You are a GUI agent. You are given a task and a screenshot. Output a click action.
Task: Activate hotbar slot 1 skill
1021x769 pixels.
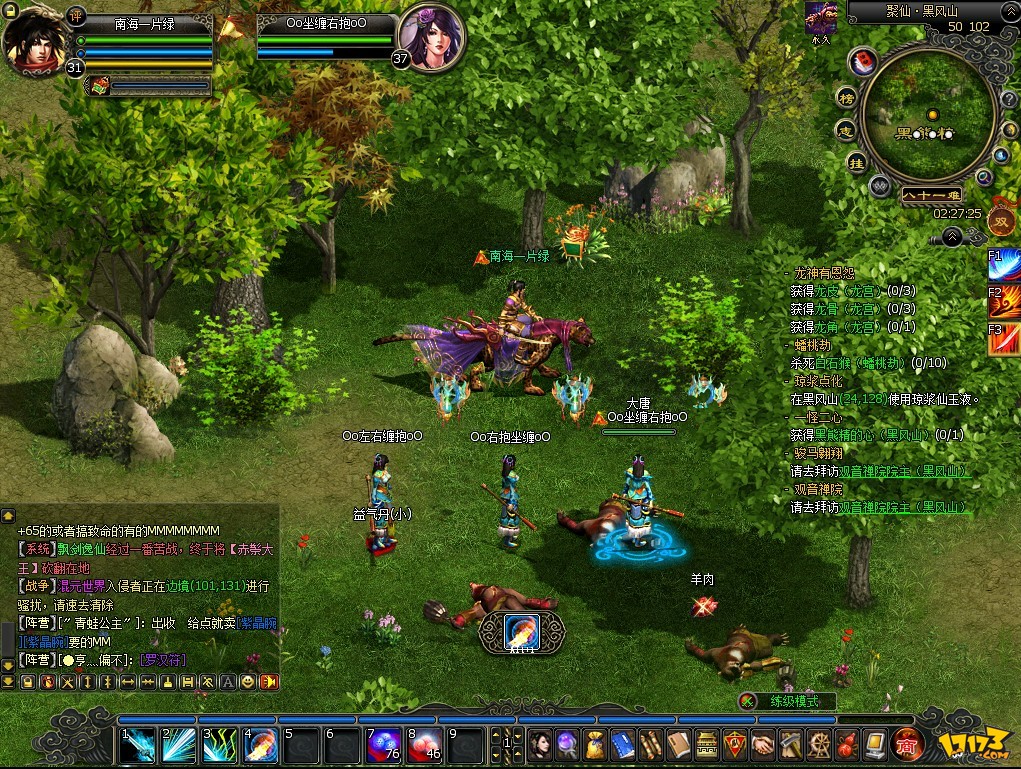[x=138, y=745]
